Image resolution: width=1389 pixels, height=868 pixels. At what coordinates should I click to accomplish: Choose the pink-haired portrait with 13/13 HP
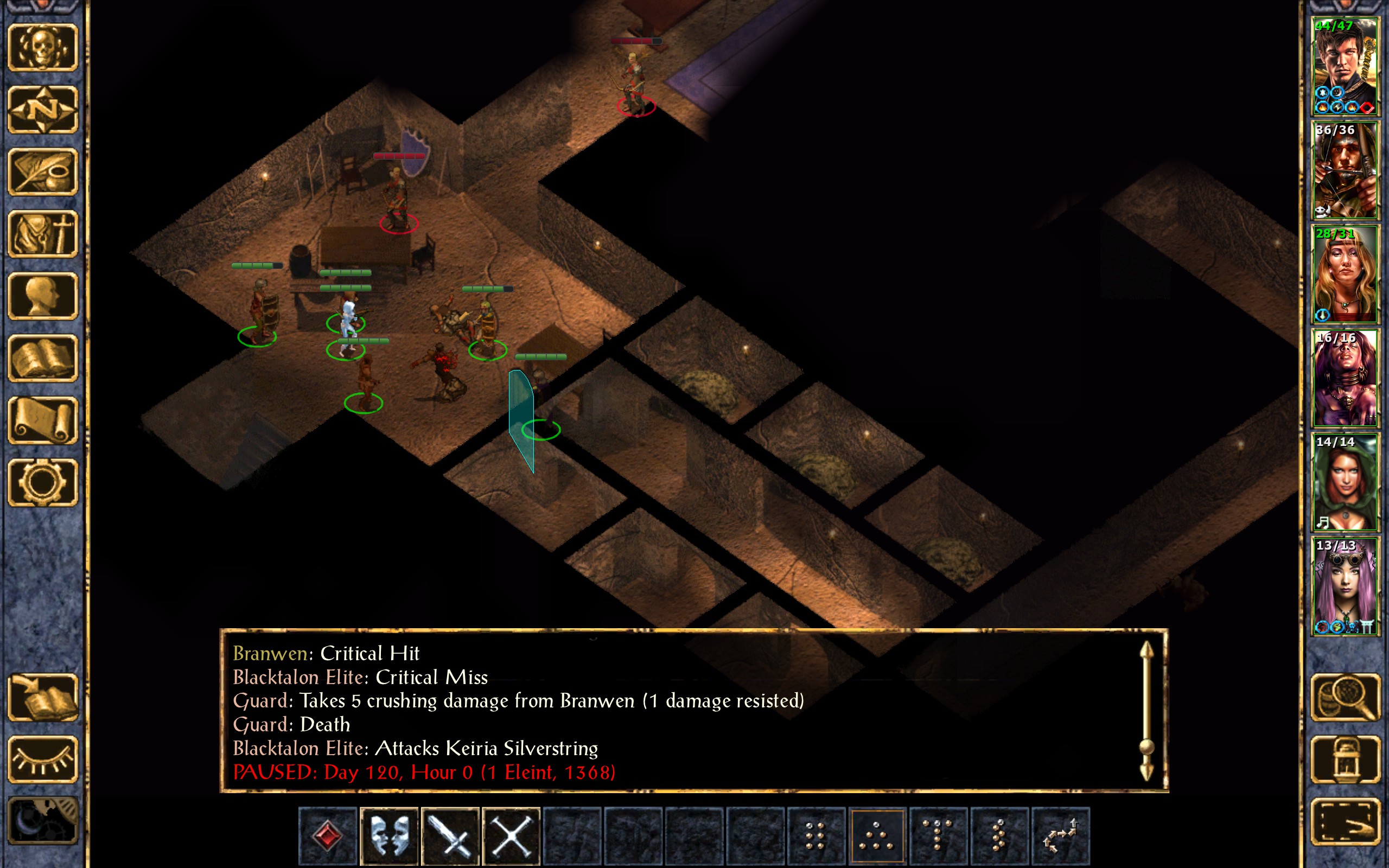pos(1345,586)
